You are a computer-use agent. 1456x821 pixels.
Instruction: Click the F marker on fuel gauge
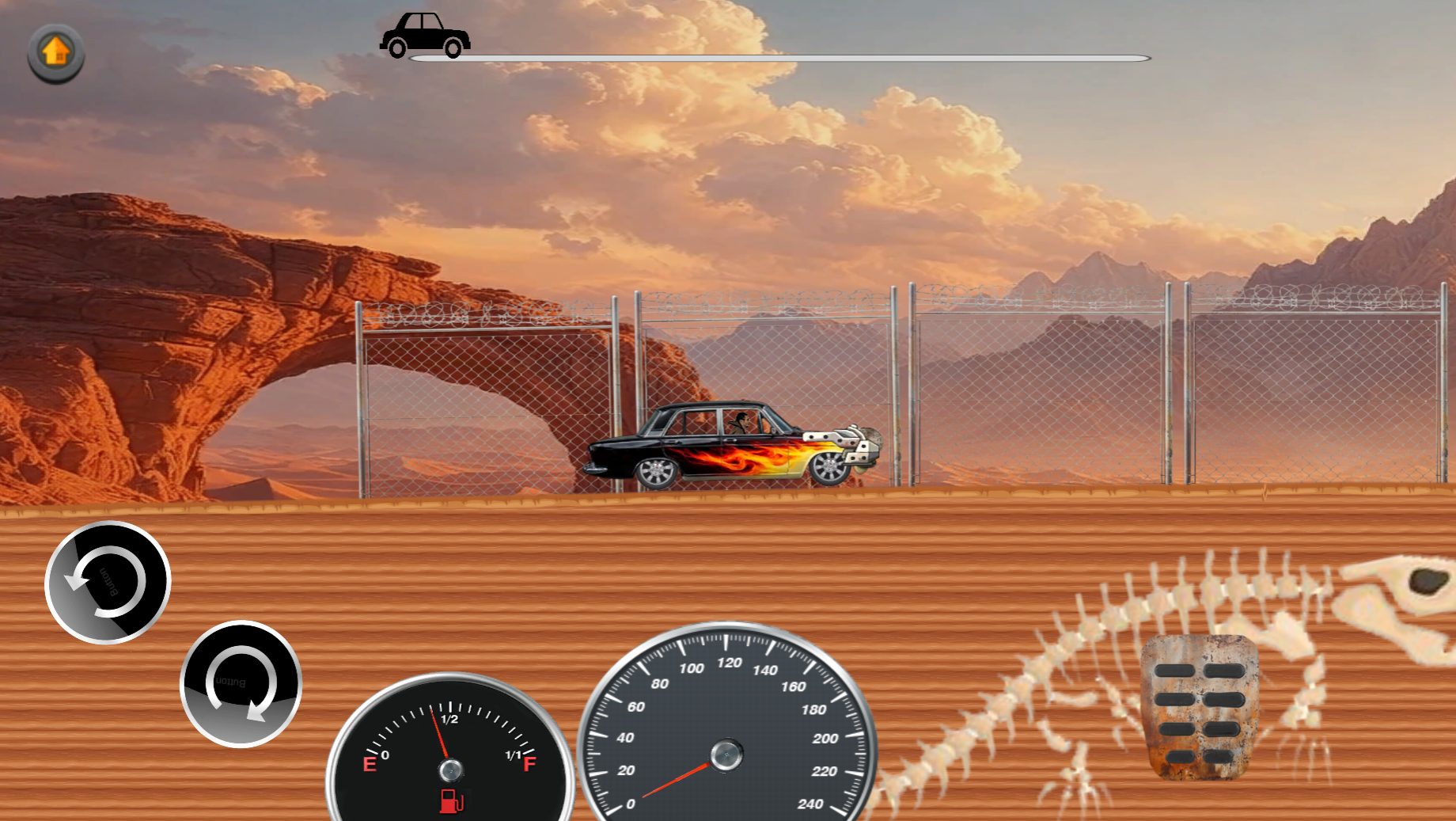[x=529, y=765]
